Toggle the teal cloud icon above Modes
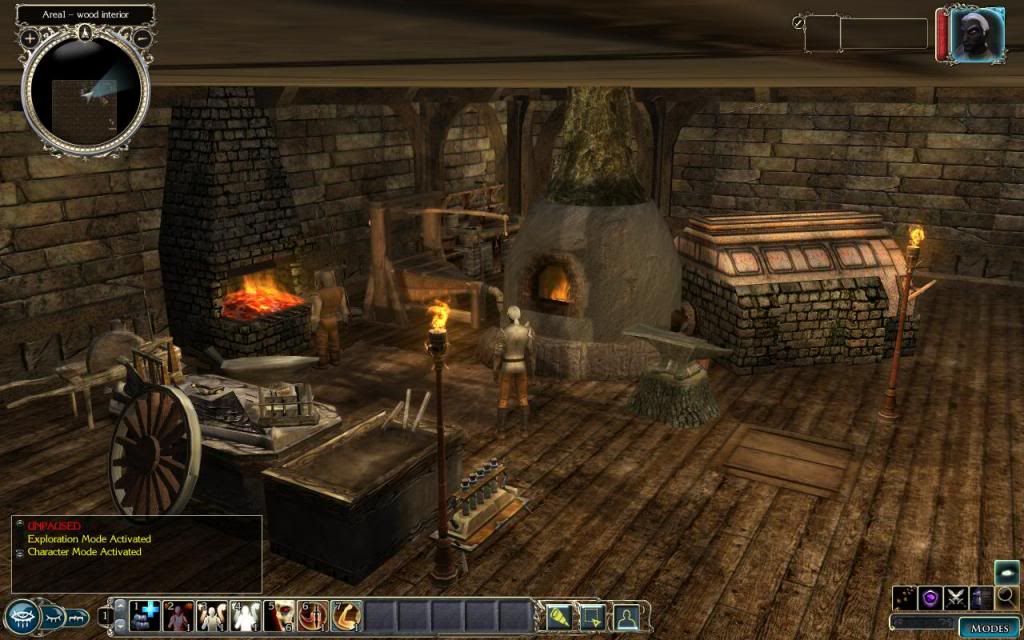1024x640 pixels. coord(1006,572)
